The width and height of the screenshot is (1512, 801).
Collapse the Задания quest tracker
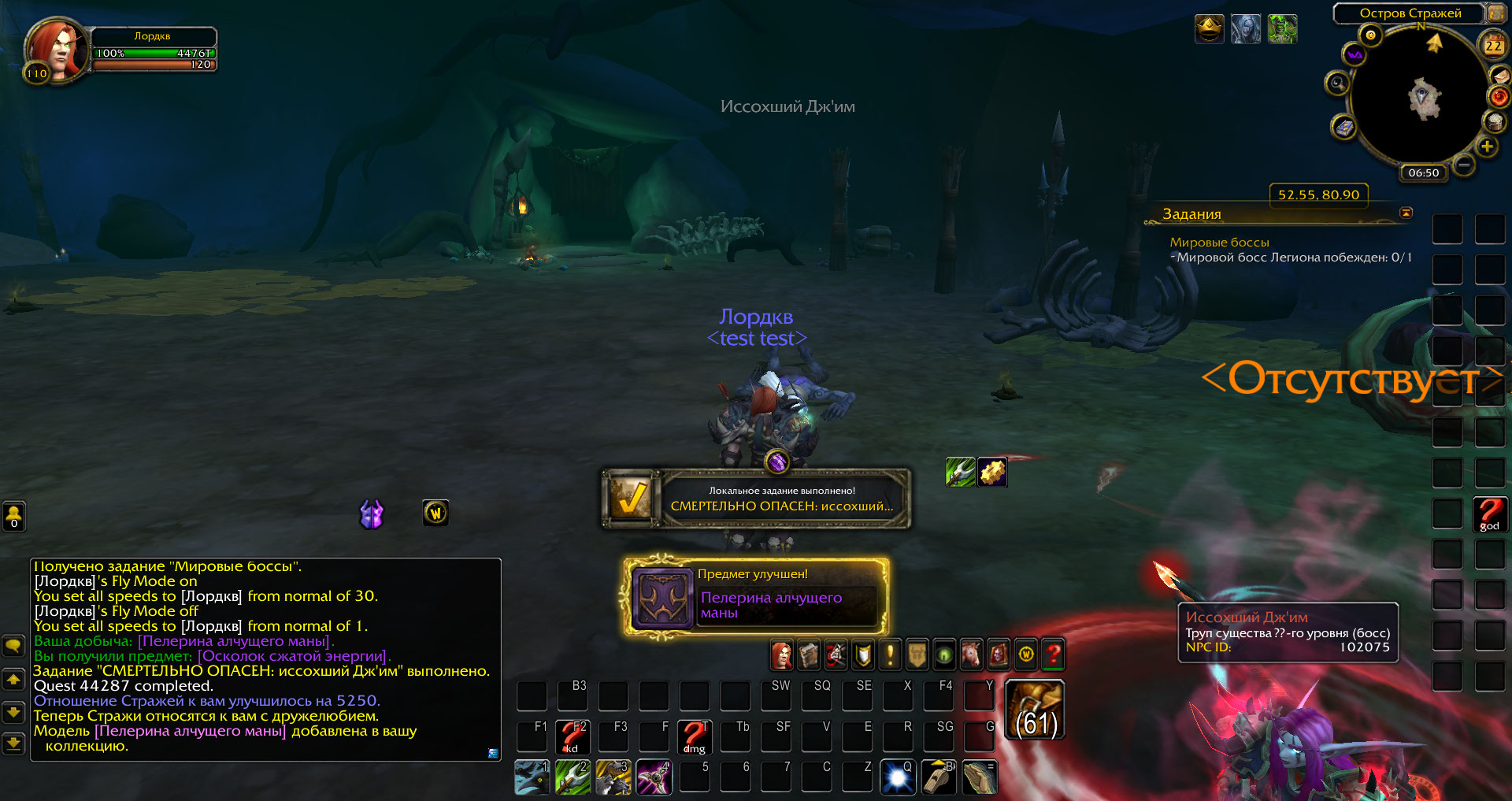(x=1406, y=213)
